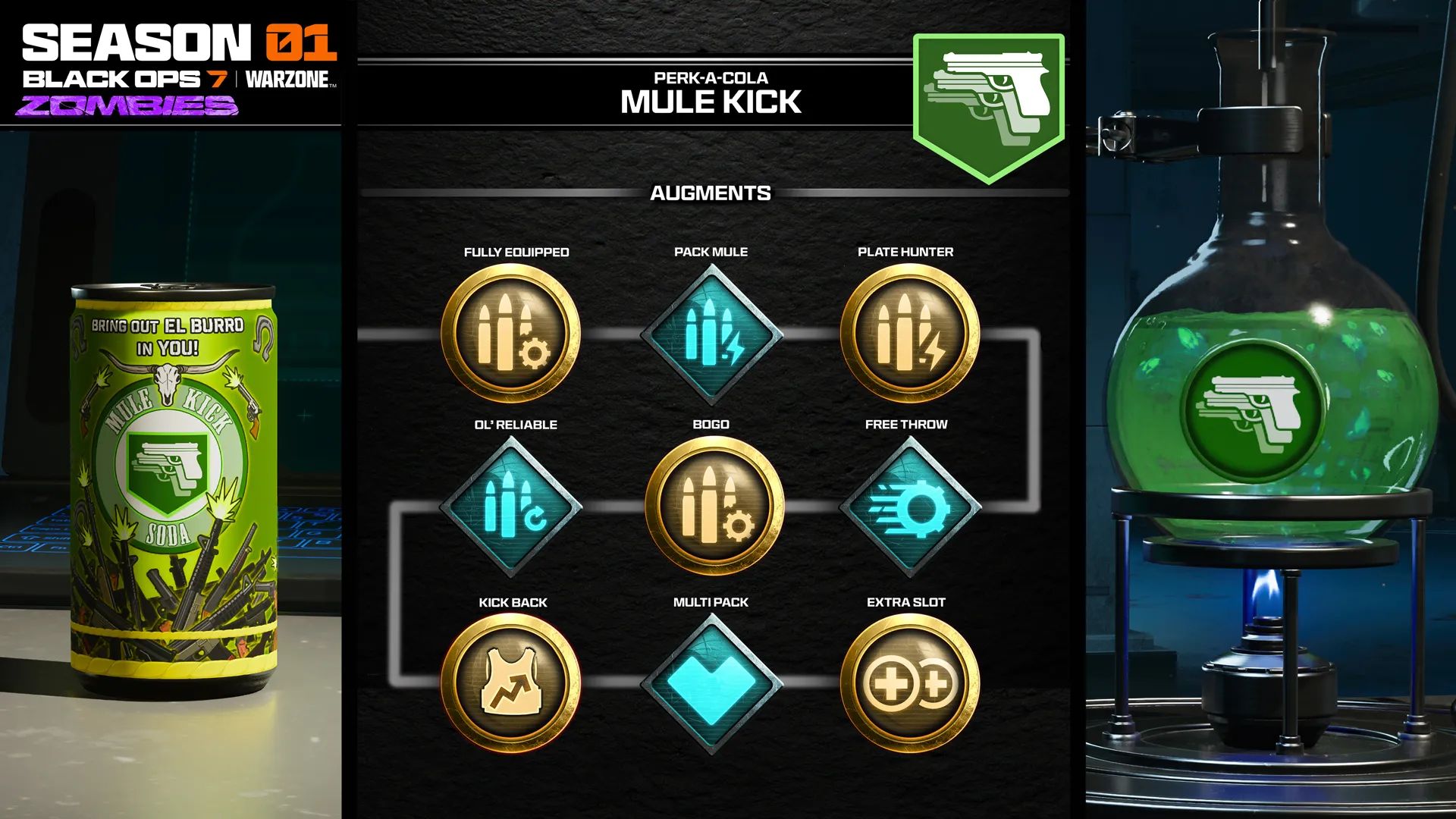Open the PERK-A-COLA title bar

pyautogui.click(x=711, y=78)
